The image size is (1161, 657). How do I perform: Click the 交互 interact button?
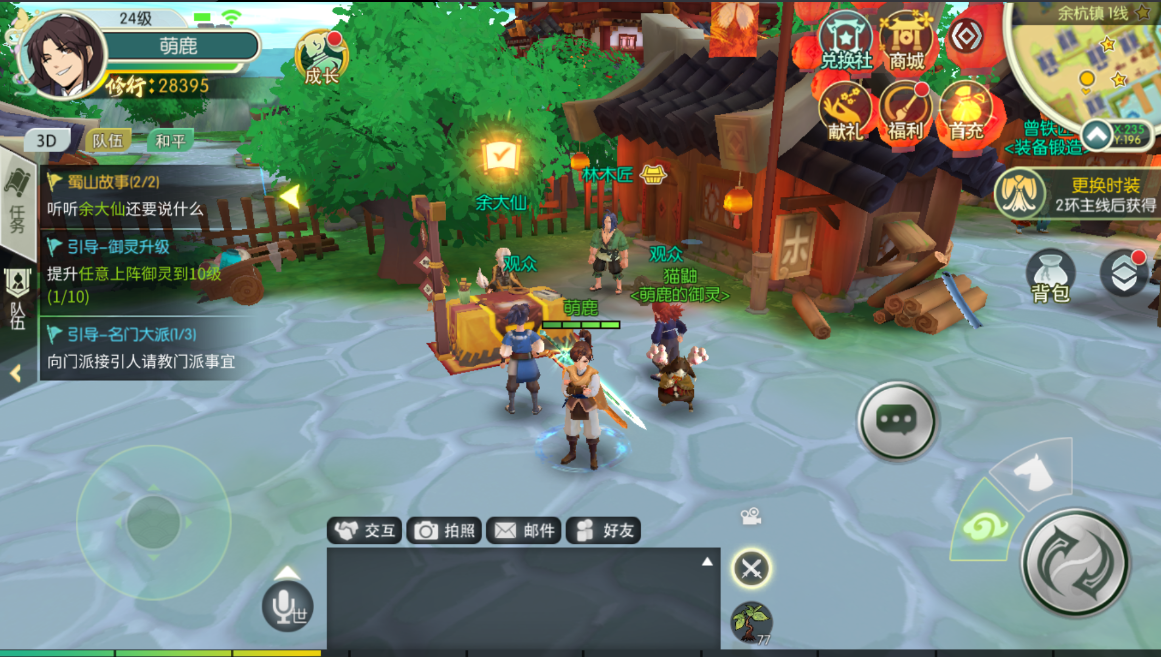(x=365, y=531)
